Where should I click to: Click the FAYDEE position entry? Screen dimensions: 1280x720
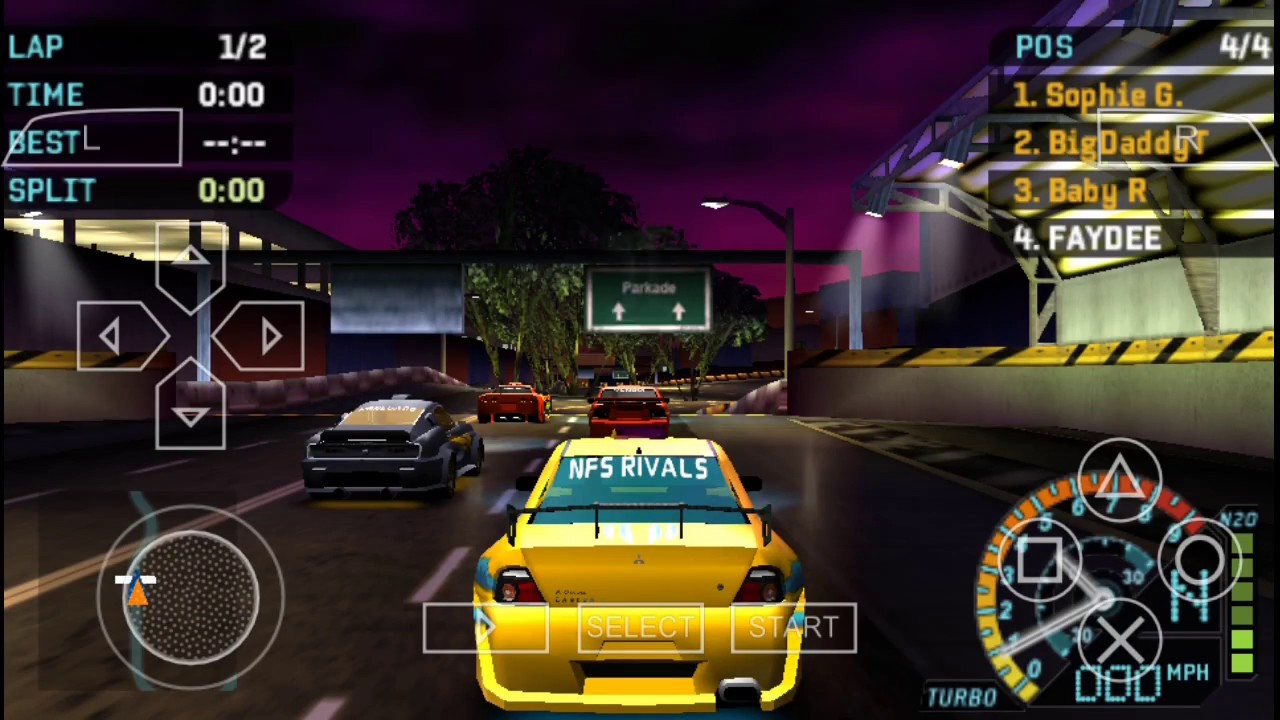[x=1090, y=238]
